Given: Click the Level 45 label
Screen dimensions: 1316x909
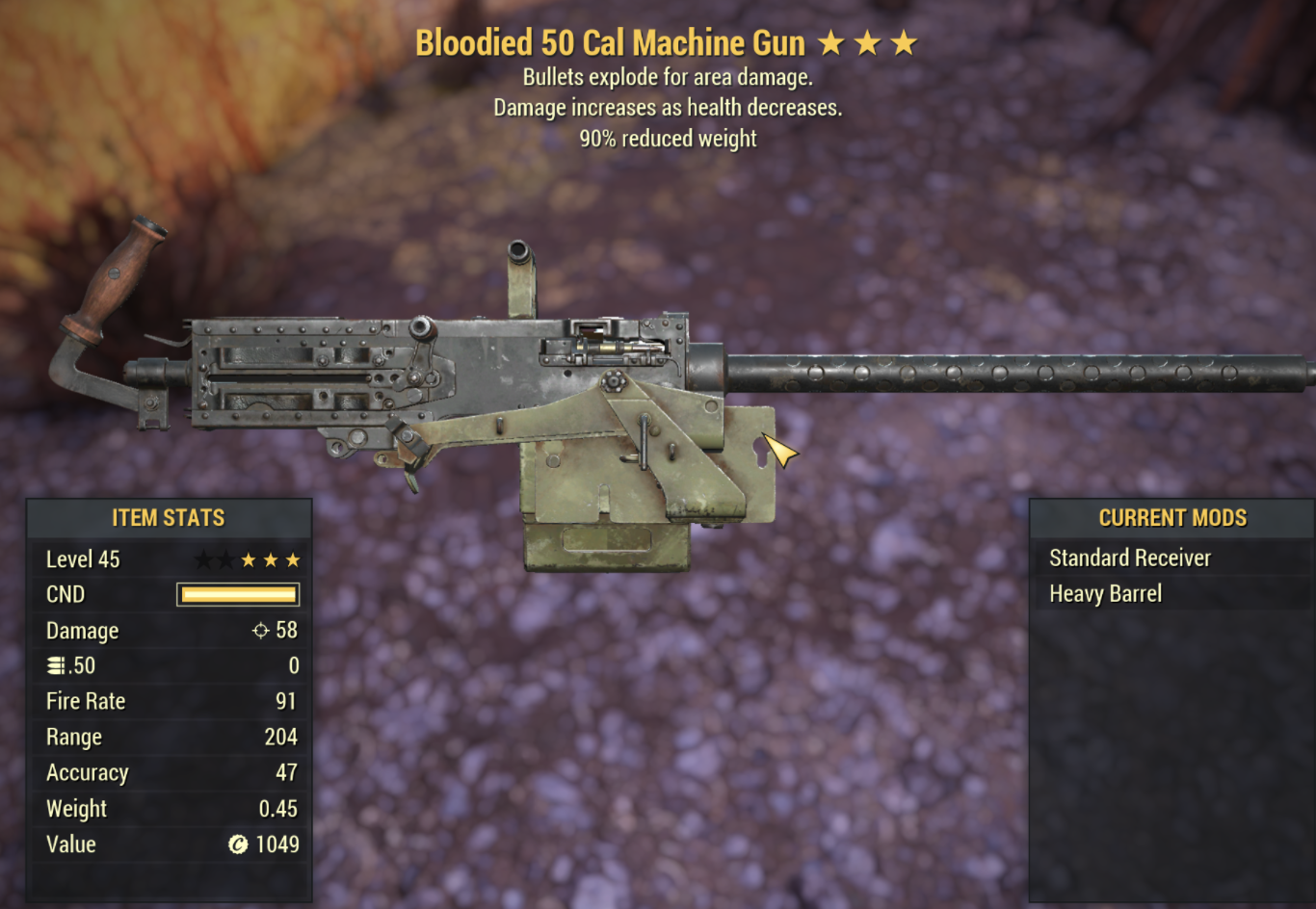Looking at the screenshot, I should click(82, 558).
